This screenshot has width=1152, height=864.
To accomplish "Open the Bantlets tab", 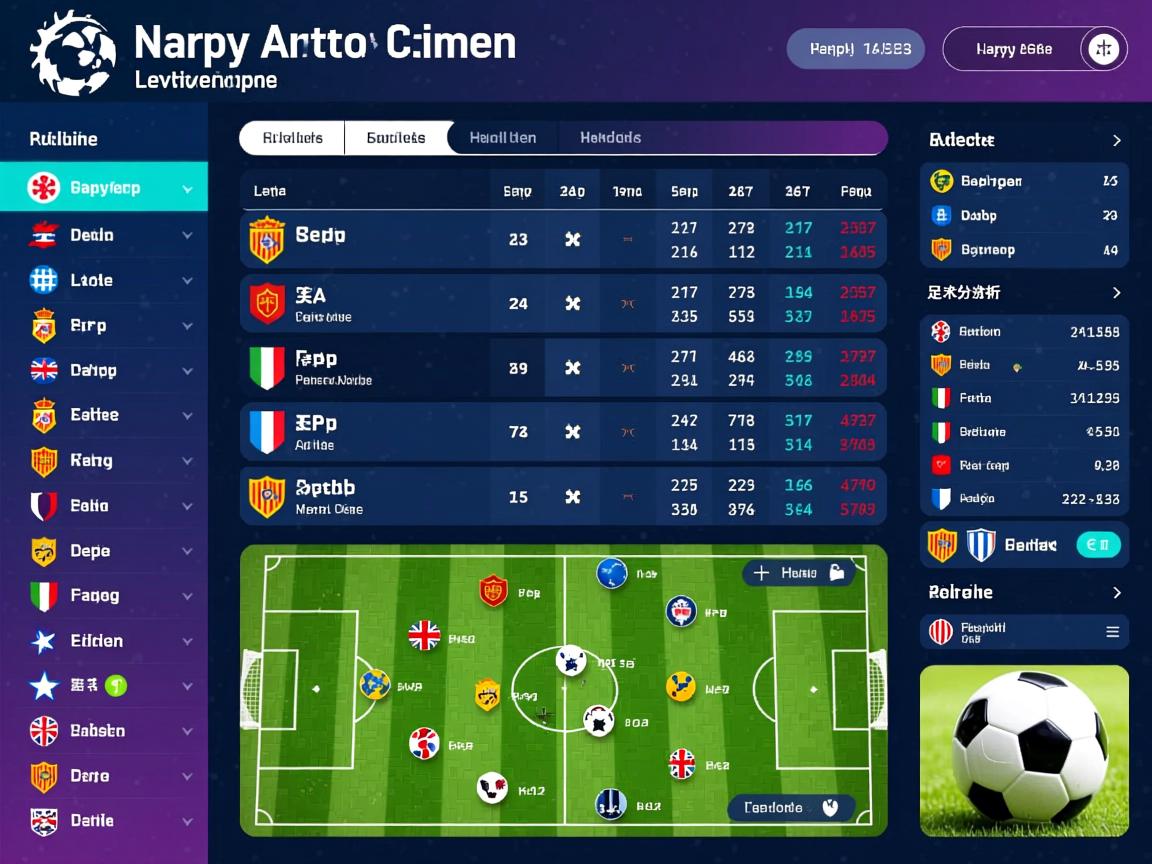I will 396,138.
